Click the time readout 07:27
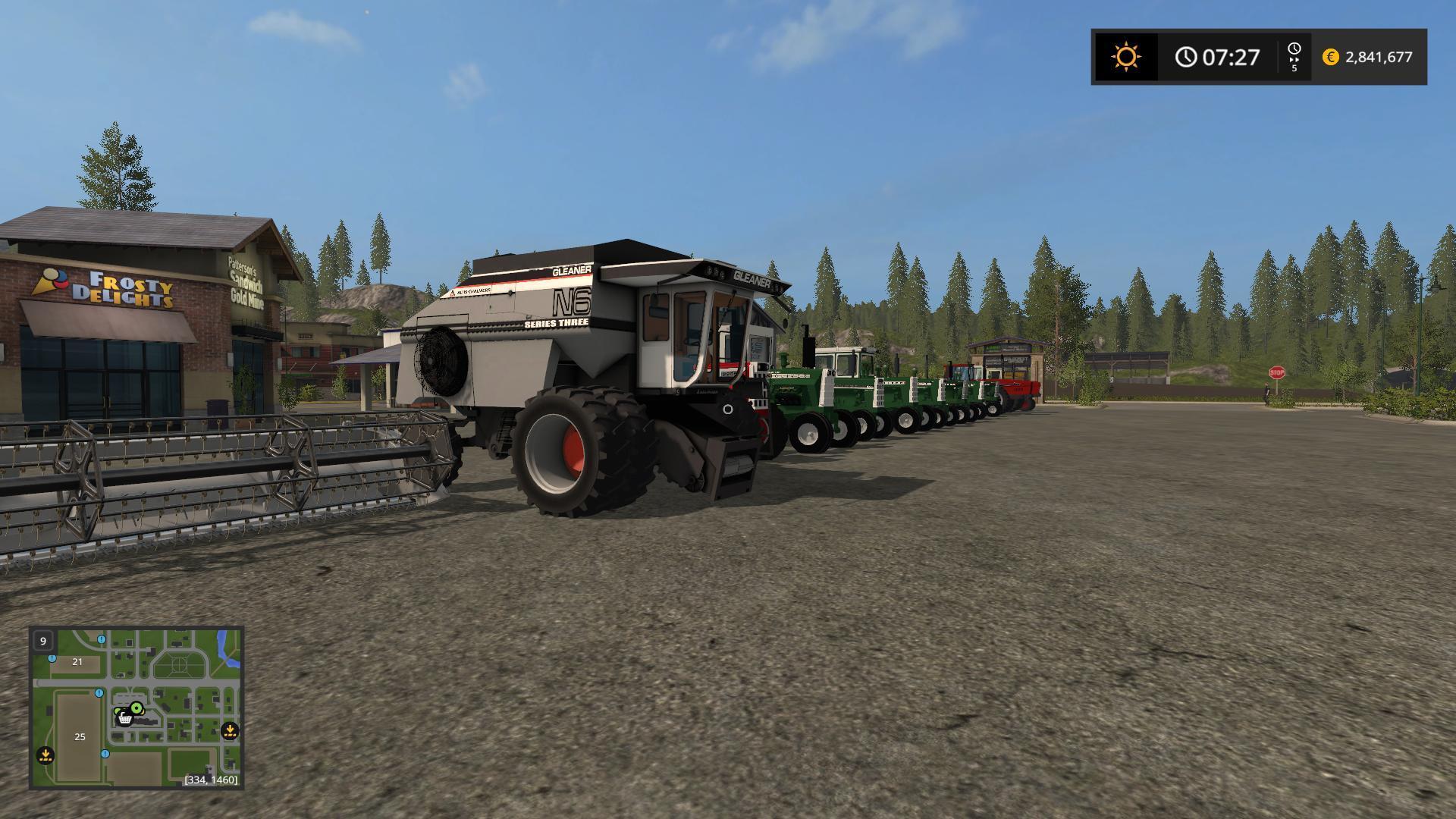 [x=1230, y=56]
